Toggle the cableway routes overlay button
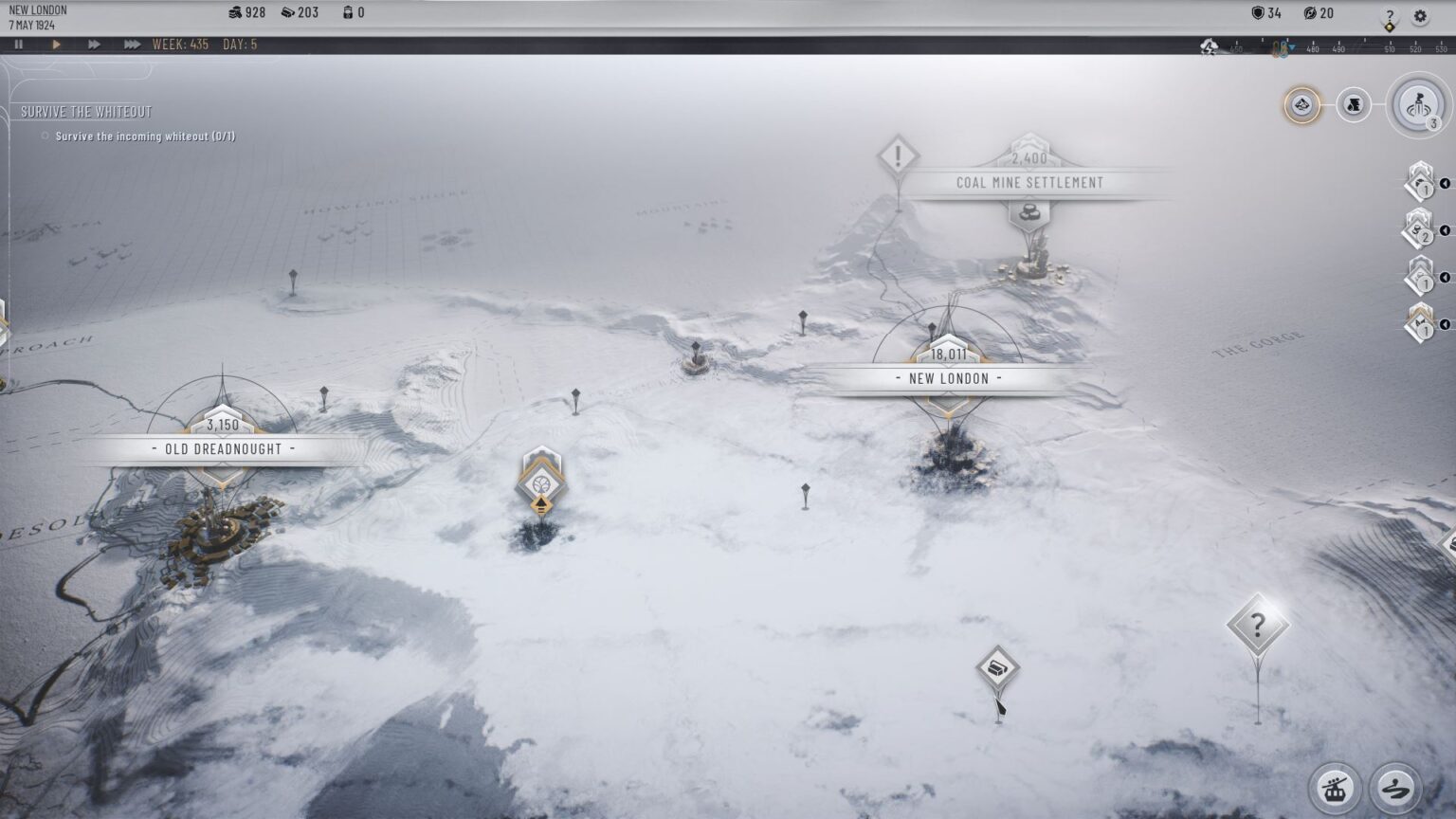This screenshot has height=819, width=1456. click(x=1337, y=789)
